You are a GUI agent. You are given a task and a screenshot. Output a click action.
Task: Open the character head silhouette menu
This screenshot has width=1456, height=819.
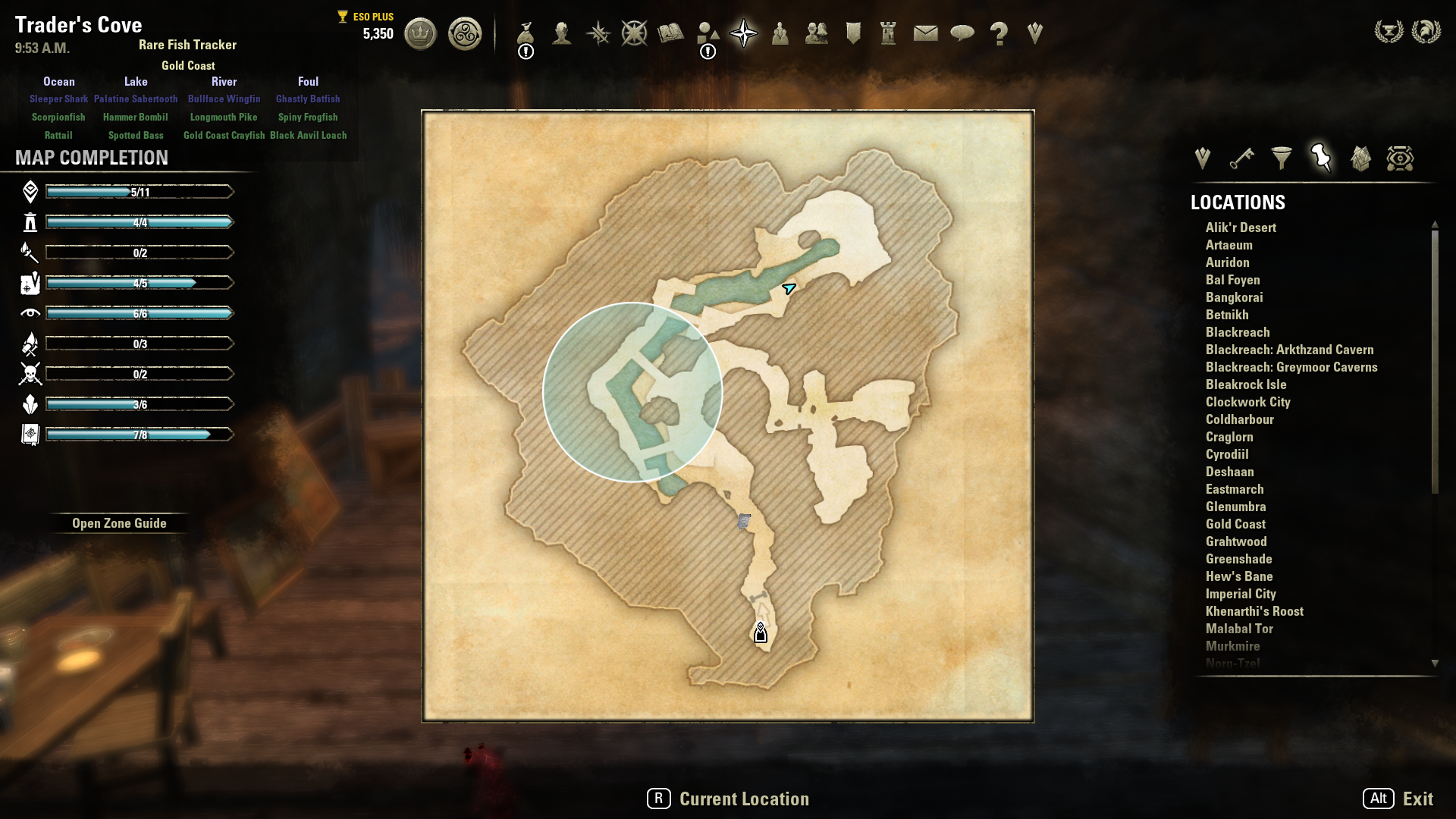pos(562,33)
